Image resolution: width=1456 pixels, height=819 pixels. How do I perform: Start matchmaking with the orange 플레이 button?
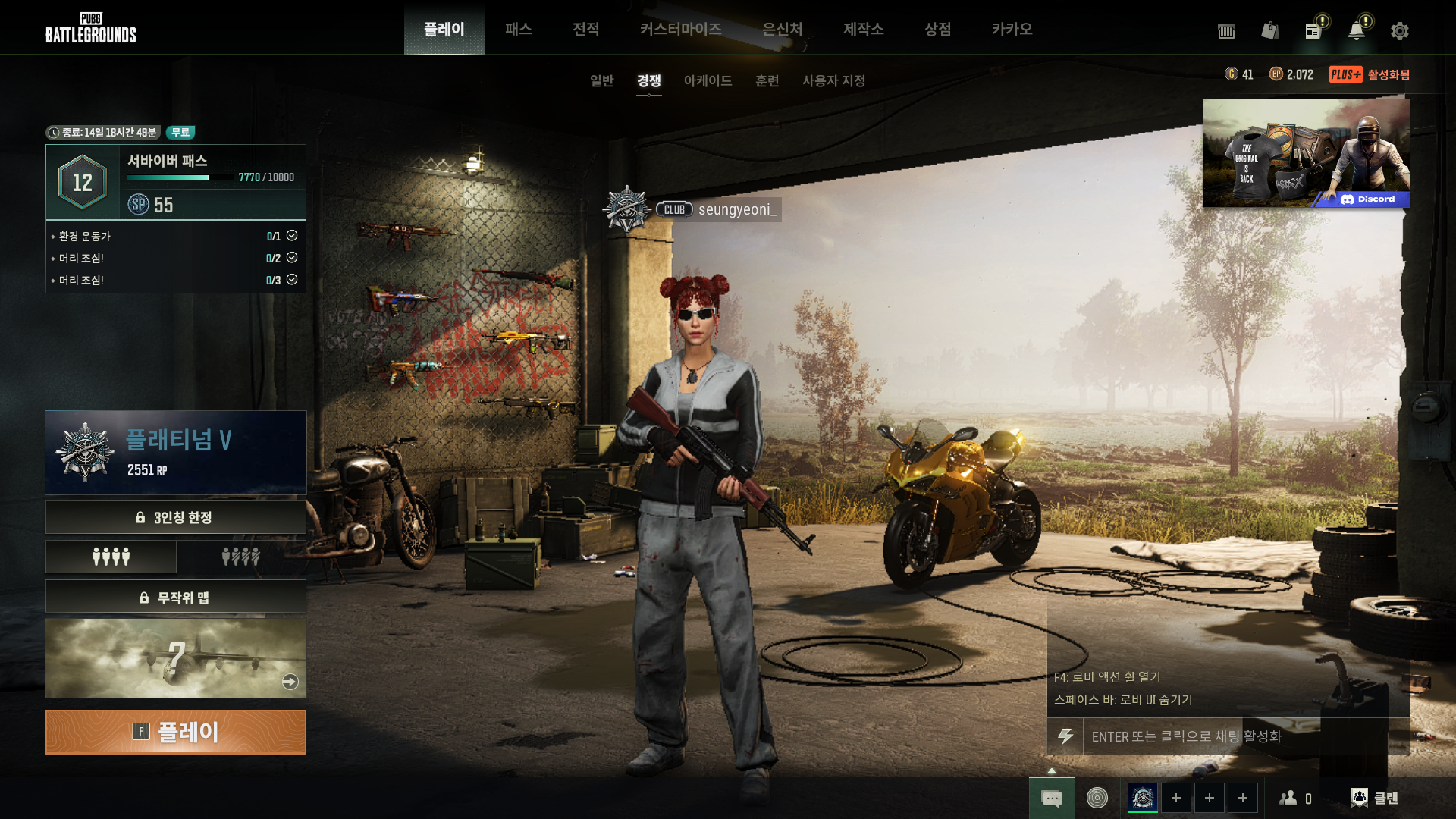click(x=175, y=732)
